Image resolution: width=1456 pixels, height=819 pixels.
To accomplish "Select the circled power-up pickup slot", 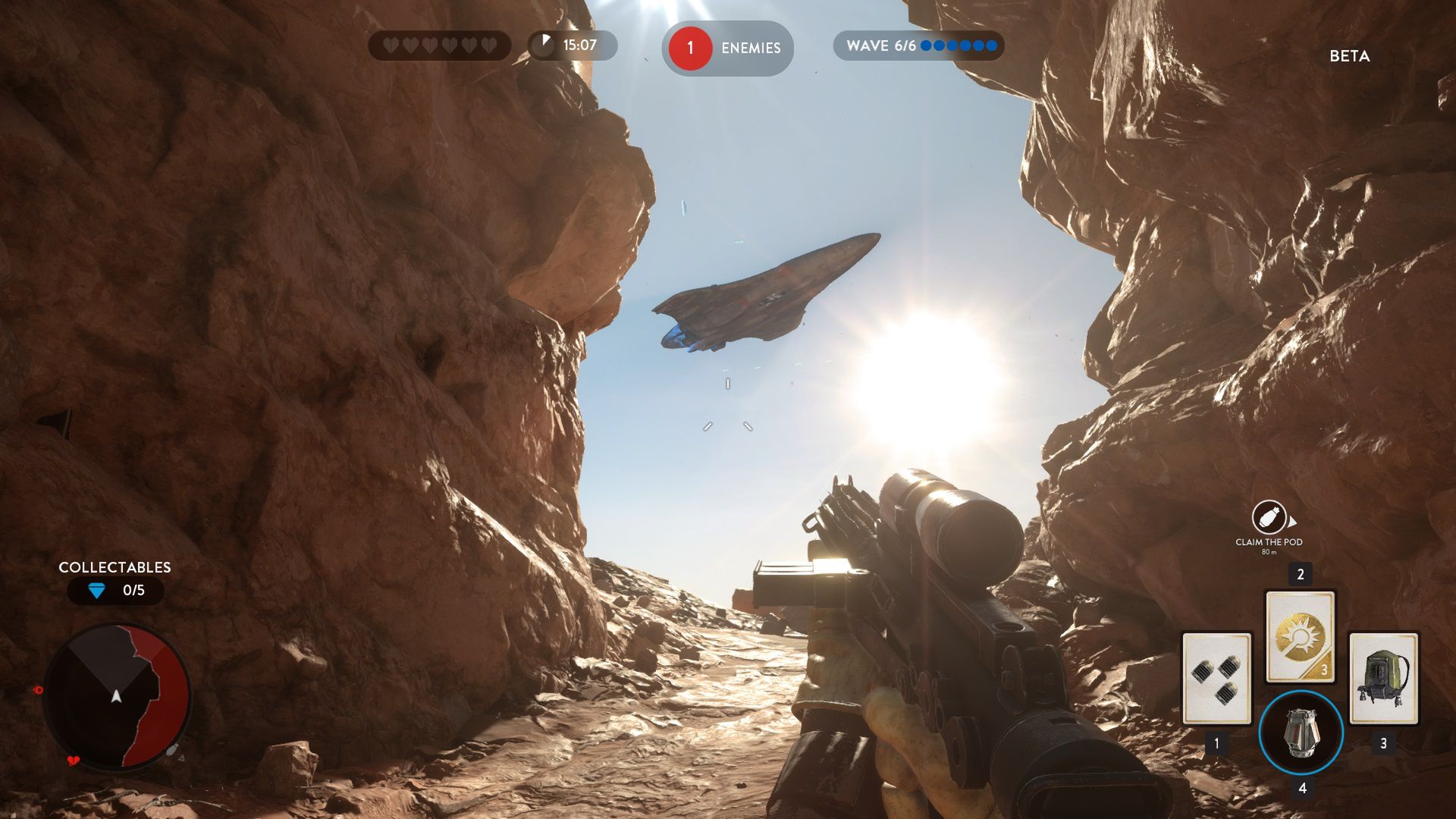I will click(1301, 733).
